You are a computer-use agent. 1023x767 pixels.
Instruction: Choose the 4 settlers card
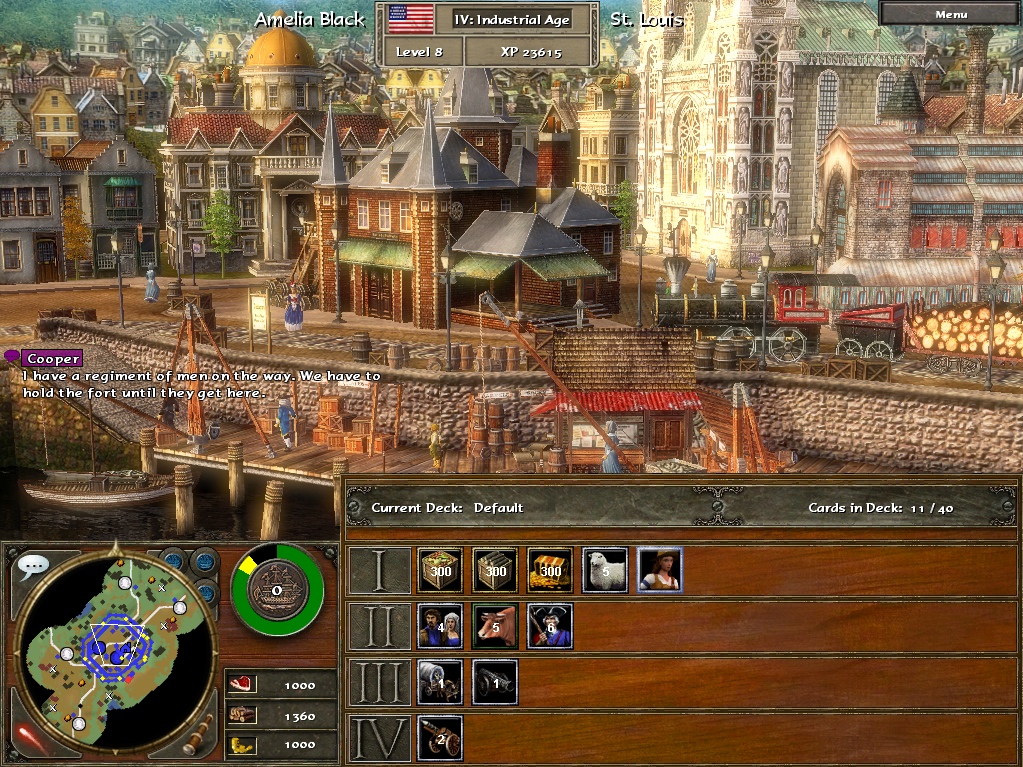pos(440,626)
